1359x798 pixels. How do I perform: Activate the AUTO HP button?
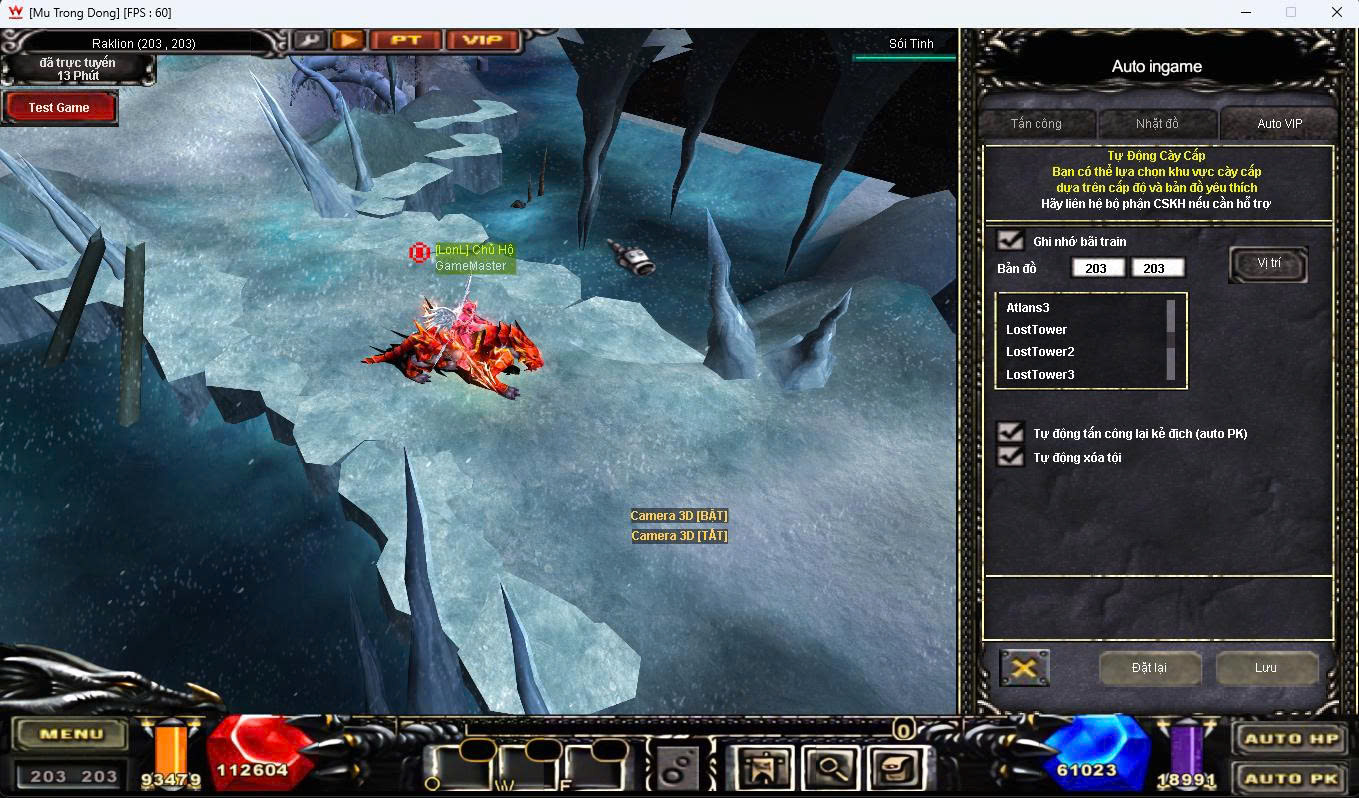[1291, 739]
